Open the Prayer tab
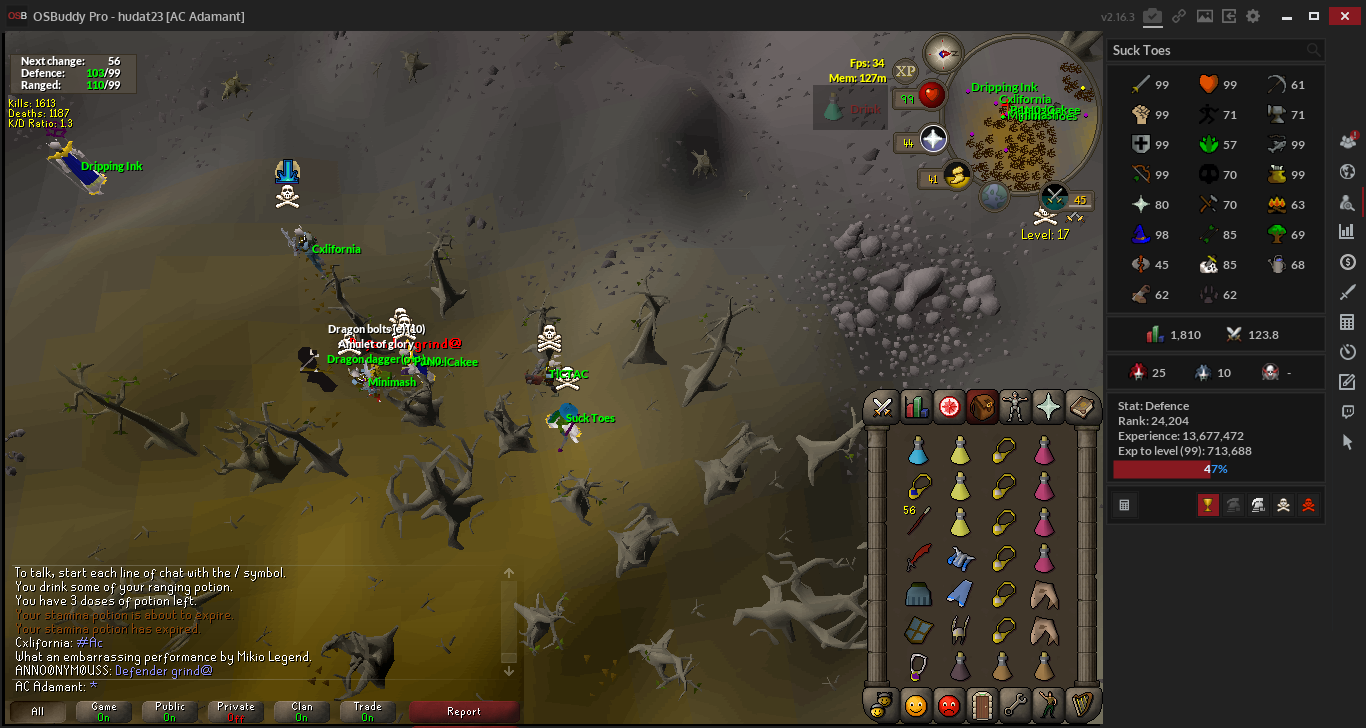The width and height of the screenshot is (1366, 728). point(1048,407)
